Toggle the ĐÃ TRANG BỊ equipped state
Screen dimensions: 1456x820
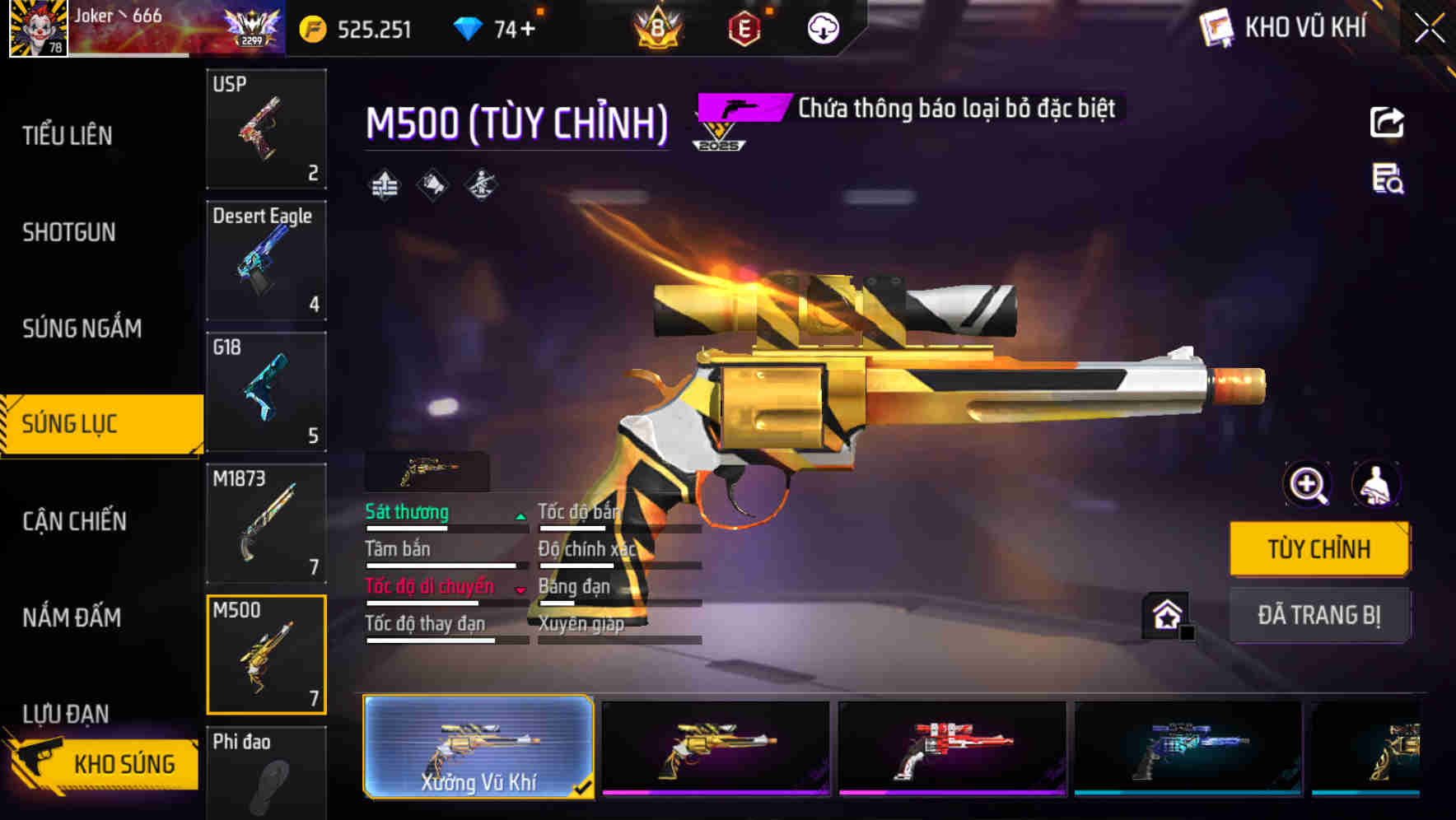click(x=1319, y=614)
